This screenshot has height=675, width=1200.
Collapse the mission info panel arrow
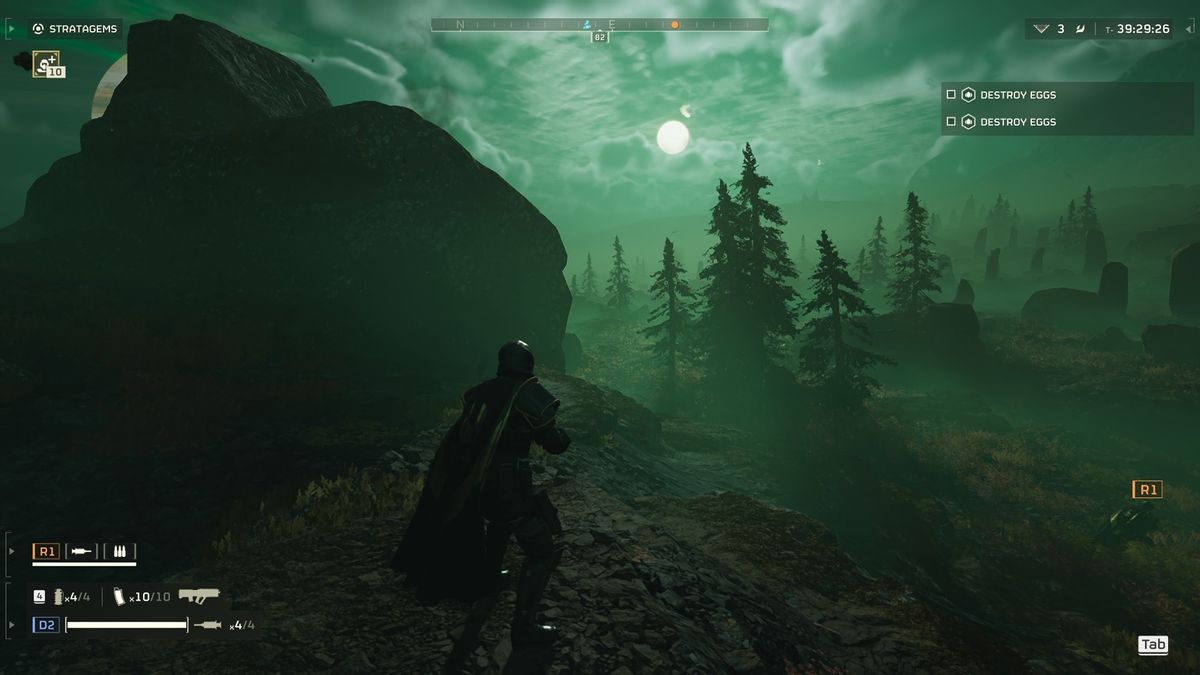point(1189,29)
